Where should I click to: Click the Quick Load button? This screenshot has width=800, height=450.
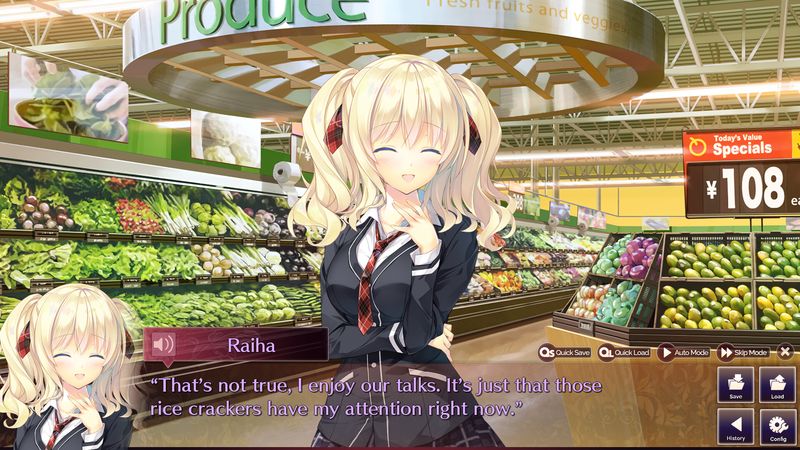click(626, 352)
